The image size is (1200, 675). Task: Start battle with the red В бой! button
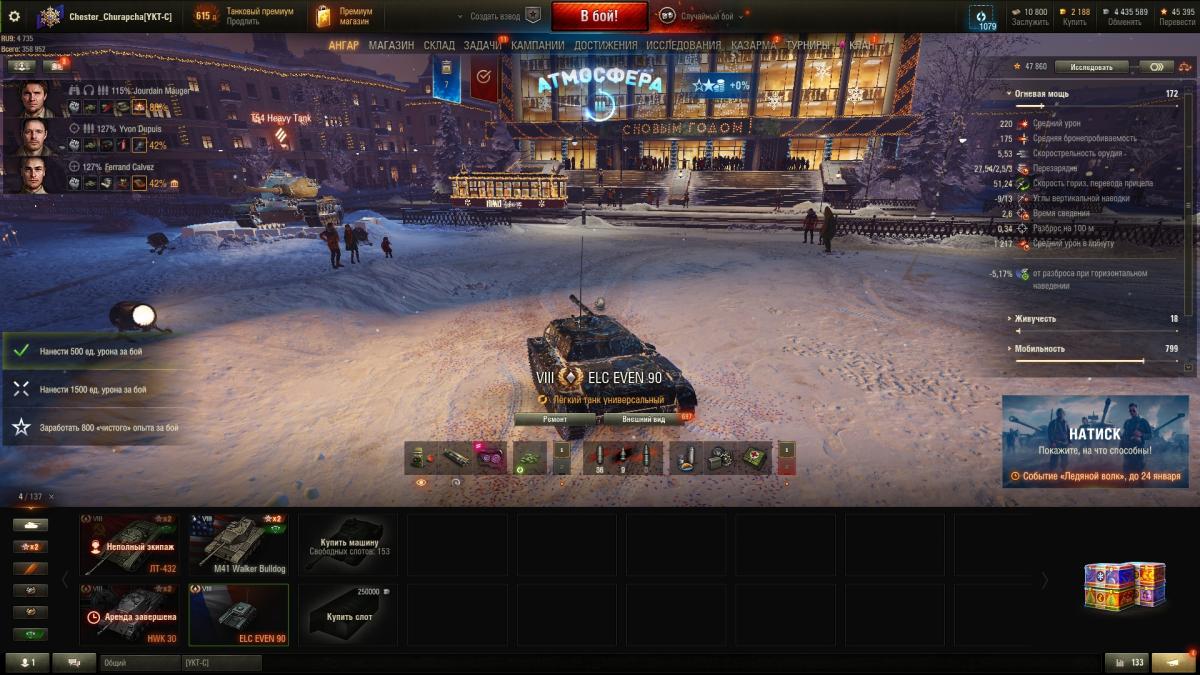[x=599, y=16]
